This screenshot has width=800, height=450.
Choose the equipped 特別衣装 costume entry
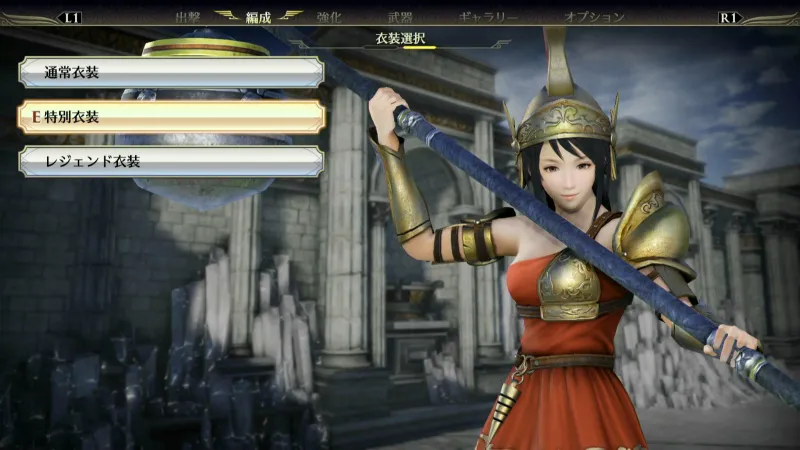pos(170,117)
